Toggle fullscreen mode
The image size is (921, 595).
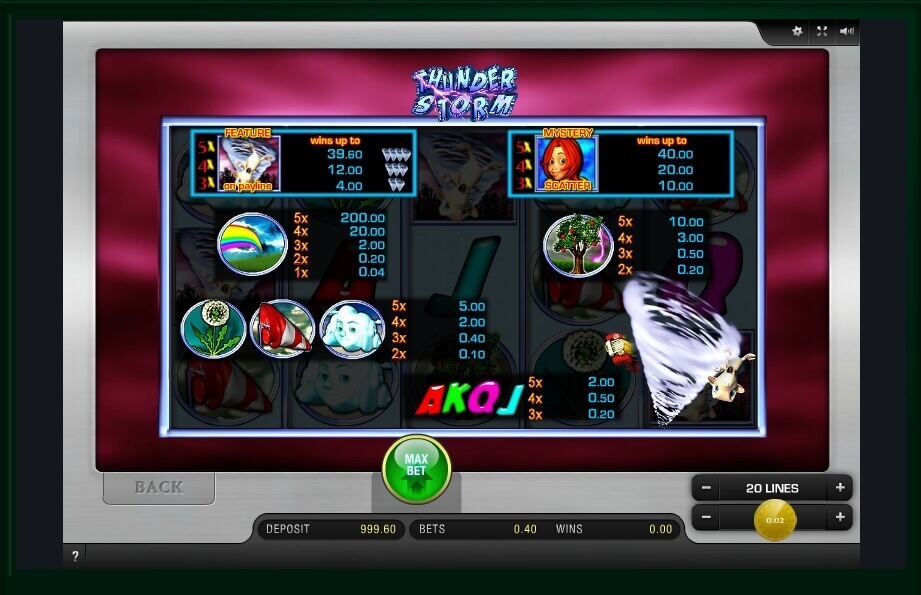[822, 31]
